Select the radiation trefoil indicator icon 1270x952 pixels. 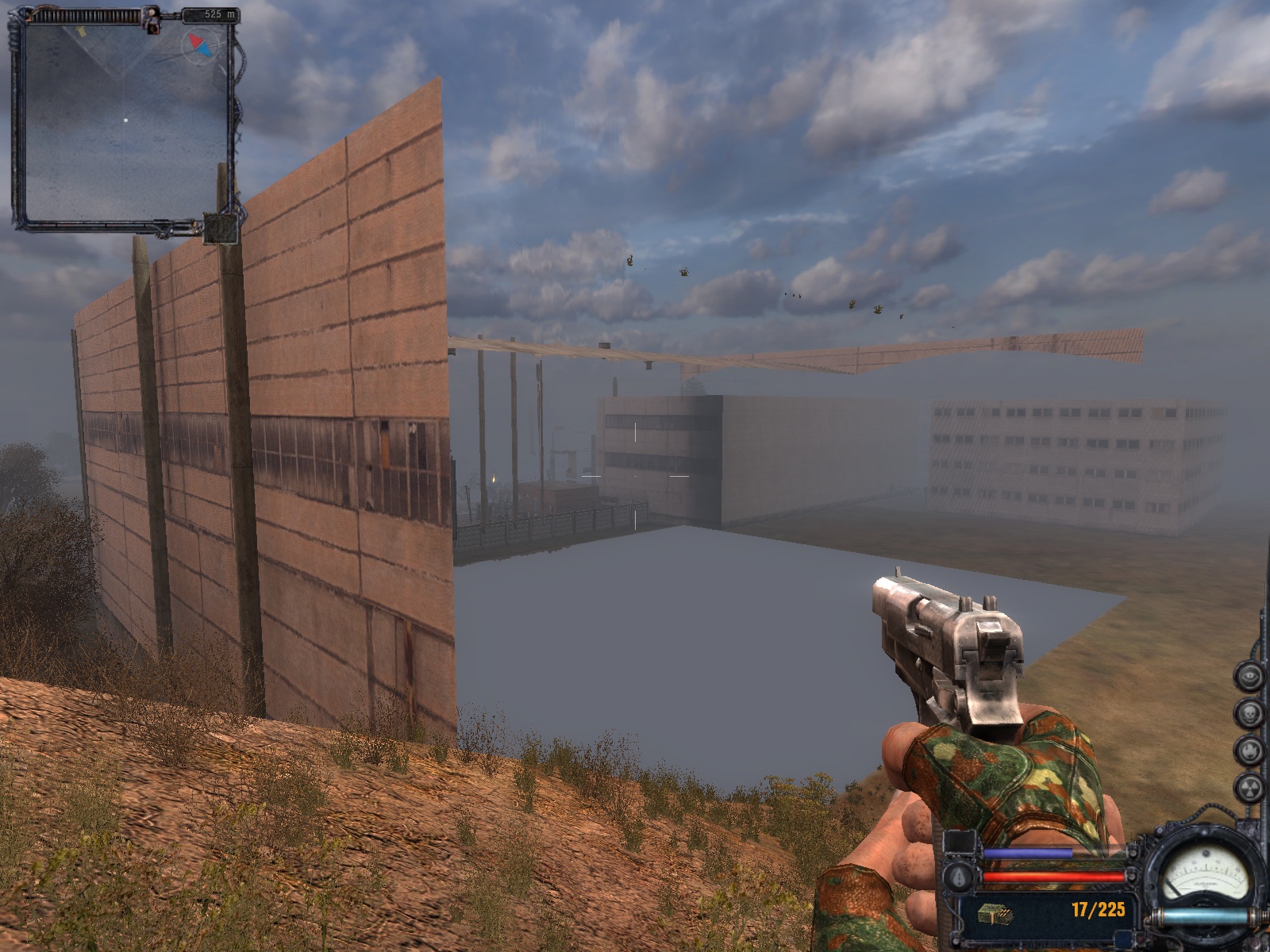[x=1249, y=786]
